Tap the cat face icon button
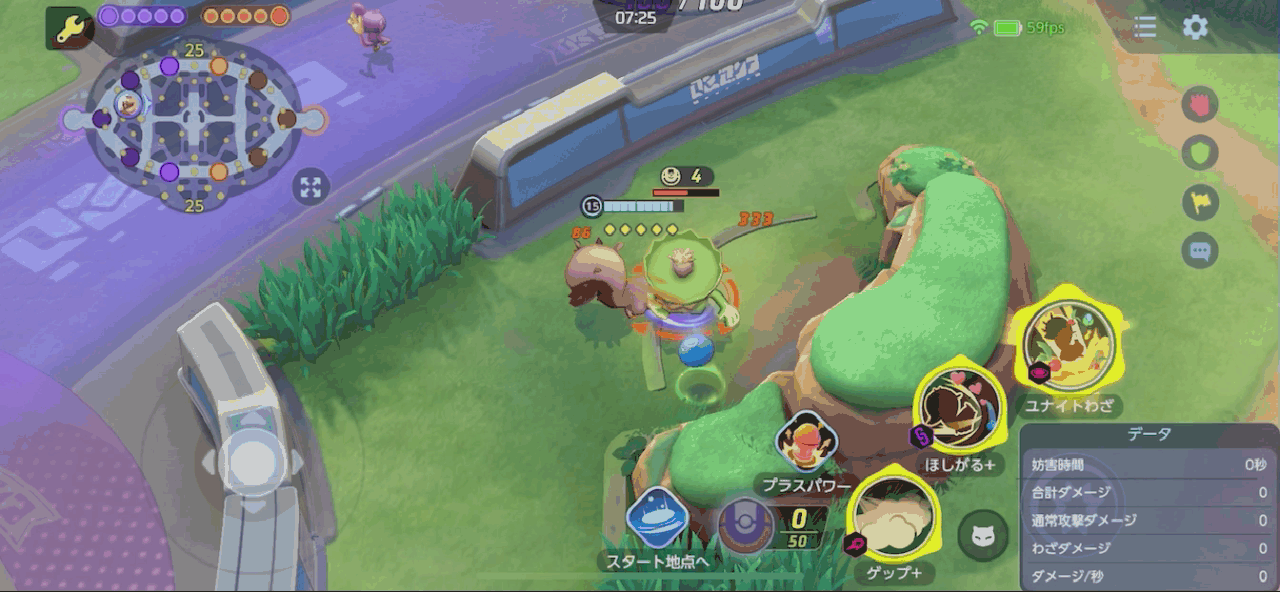 pyautogui.click(x=982, y=536)
